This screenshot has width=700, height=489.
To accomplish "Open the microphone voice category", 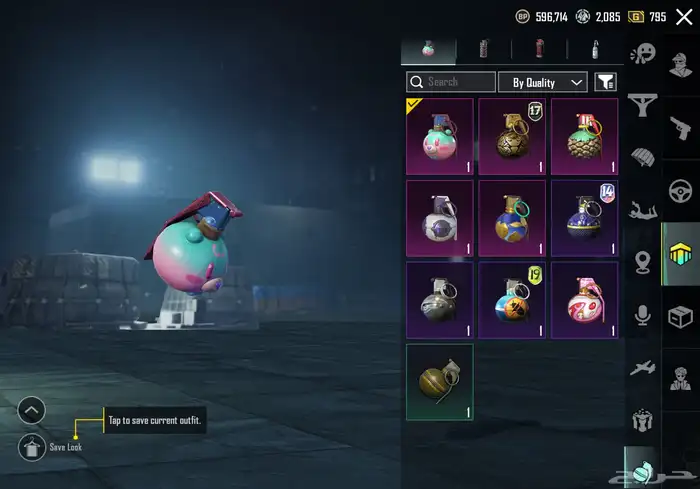I will (642, 317).
